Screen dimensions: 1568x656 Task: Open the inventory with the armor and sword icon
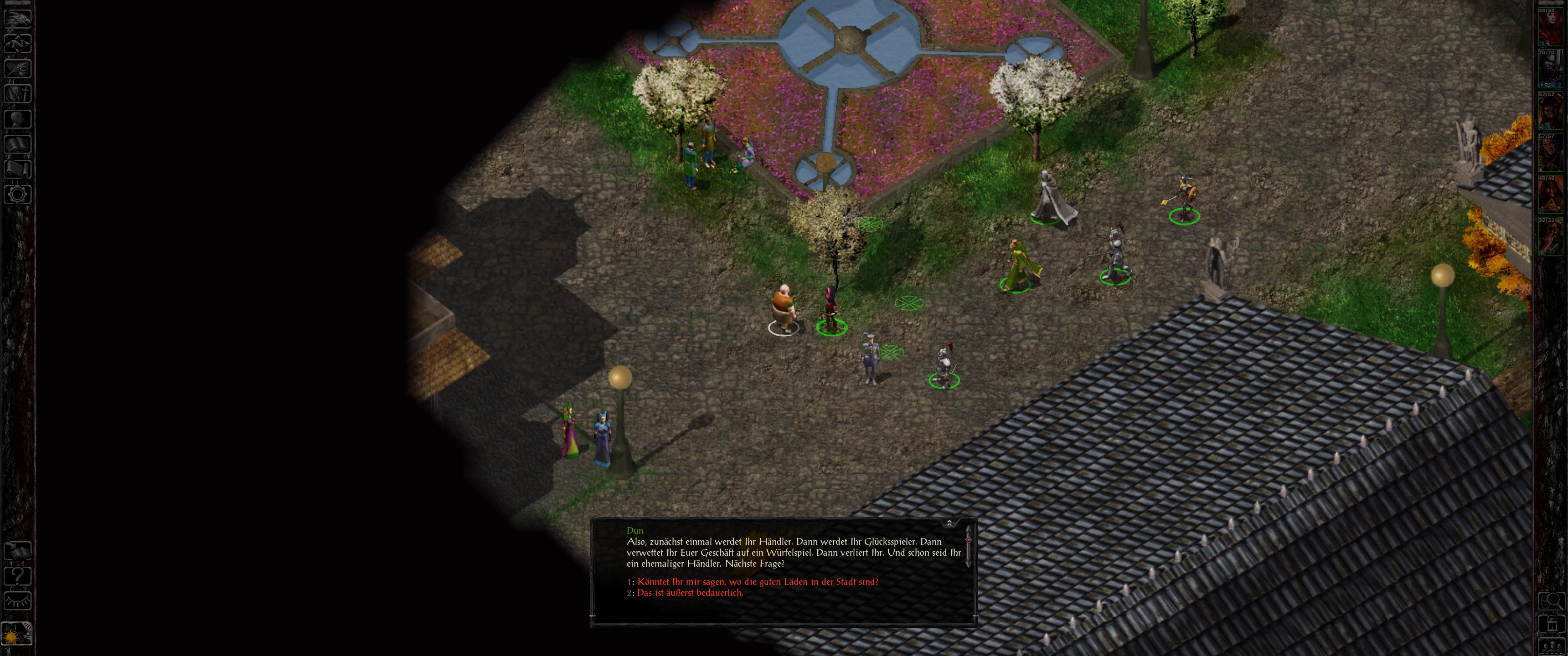point(17,93)
